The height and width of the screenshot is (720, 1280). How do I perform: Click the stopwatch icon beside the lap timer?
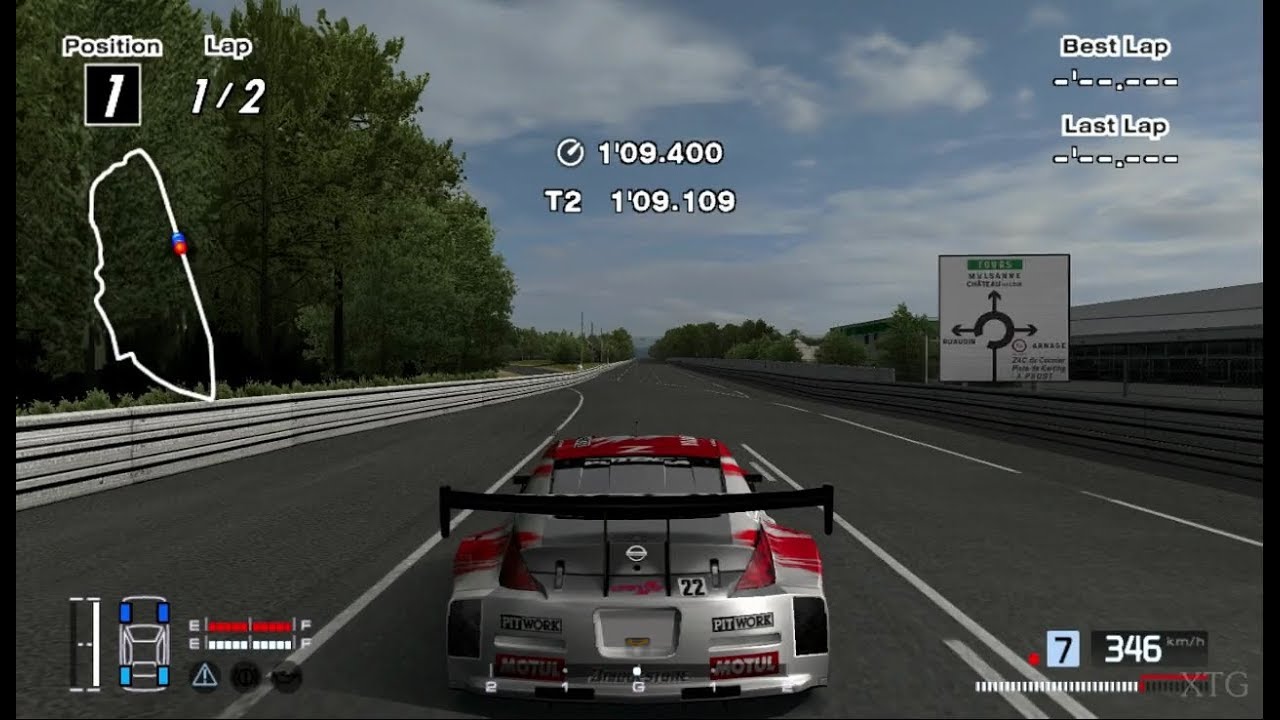pos(568,153)
